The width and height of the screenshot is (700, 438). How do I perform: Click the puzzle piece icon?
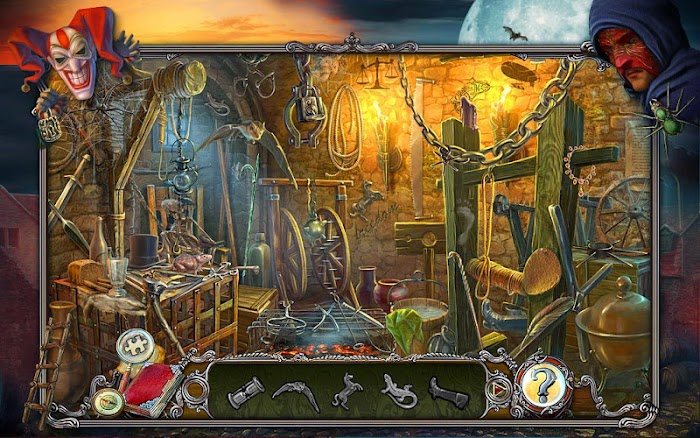[131, 346]
